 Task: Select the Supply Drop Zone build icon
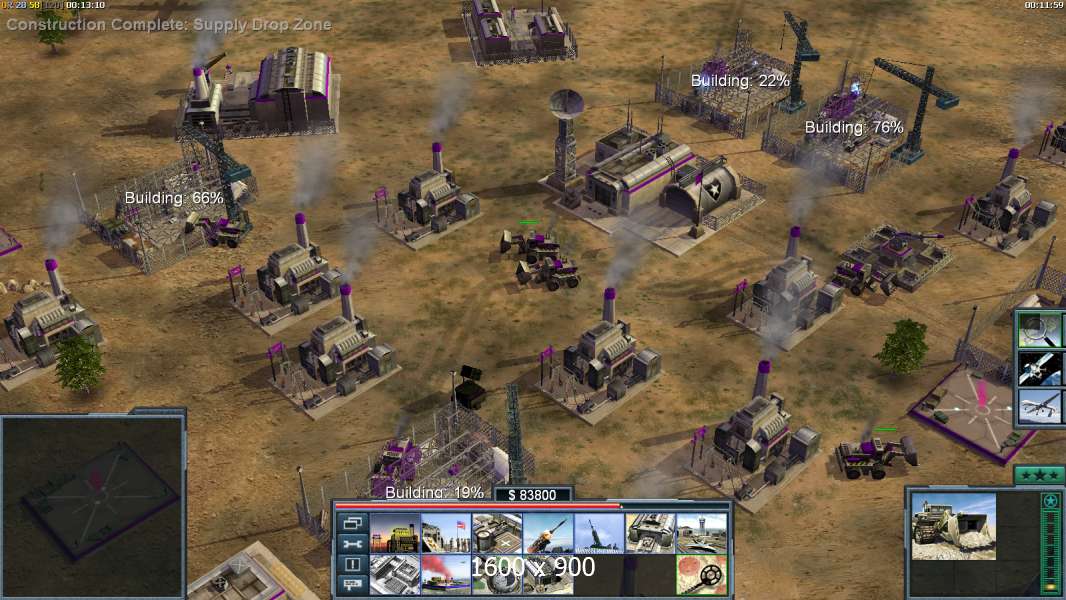(446, 574)
